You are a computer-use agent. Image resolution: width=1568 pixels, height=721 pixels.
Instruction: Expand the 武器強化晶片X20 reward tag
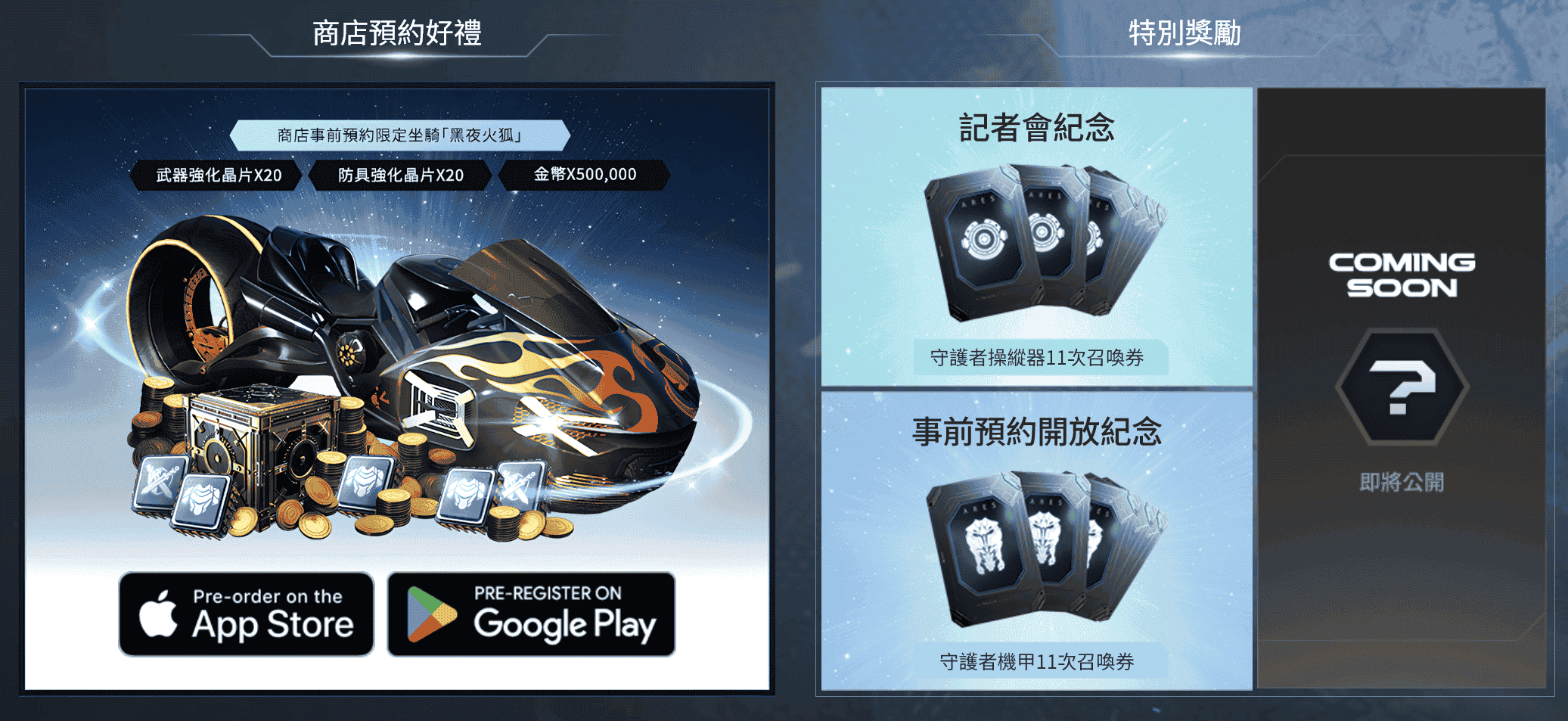[x=219, y=175]
